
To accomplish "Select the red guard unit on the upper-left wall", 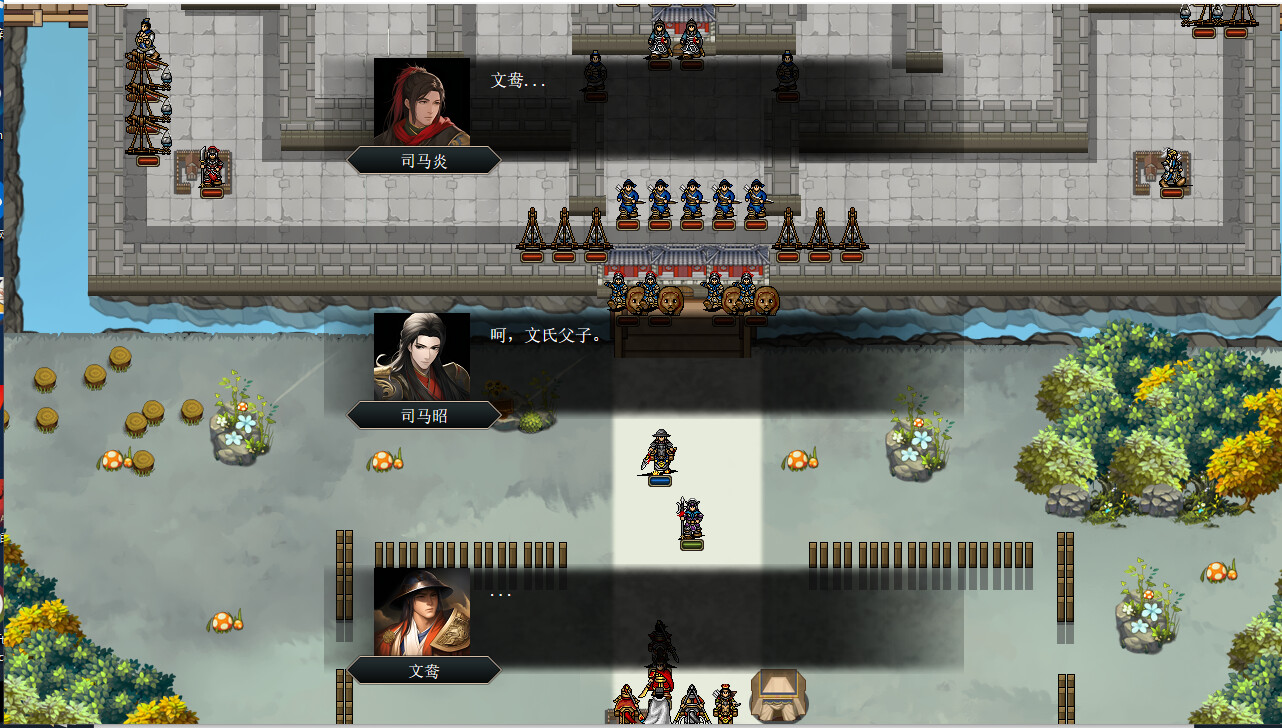I will tap(213, 165).
